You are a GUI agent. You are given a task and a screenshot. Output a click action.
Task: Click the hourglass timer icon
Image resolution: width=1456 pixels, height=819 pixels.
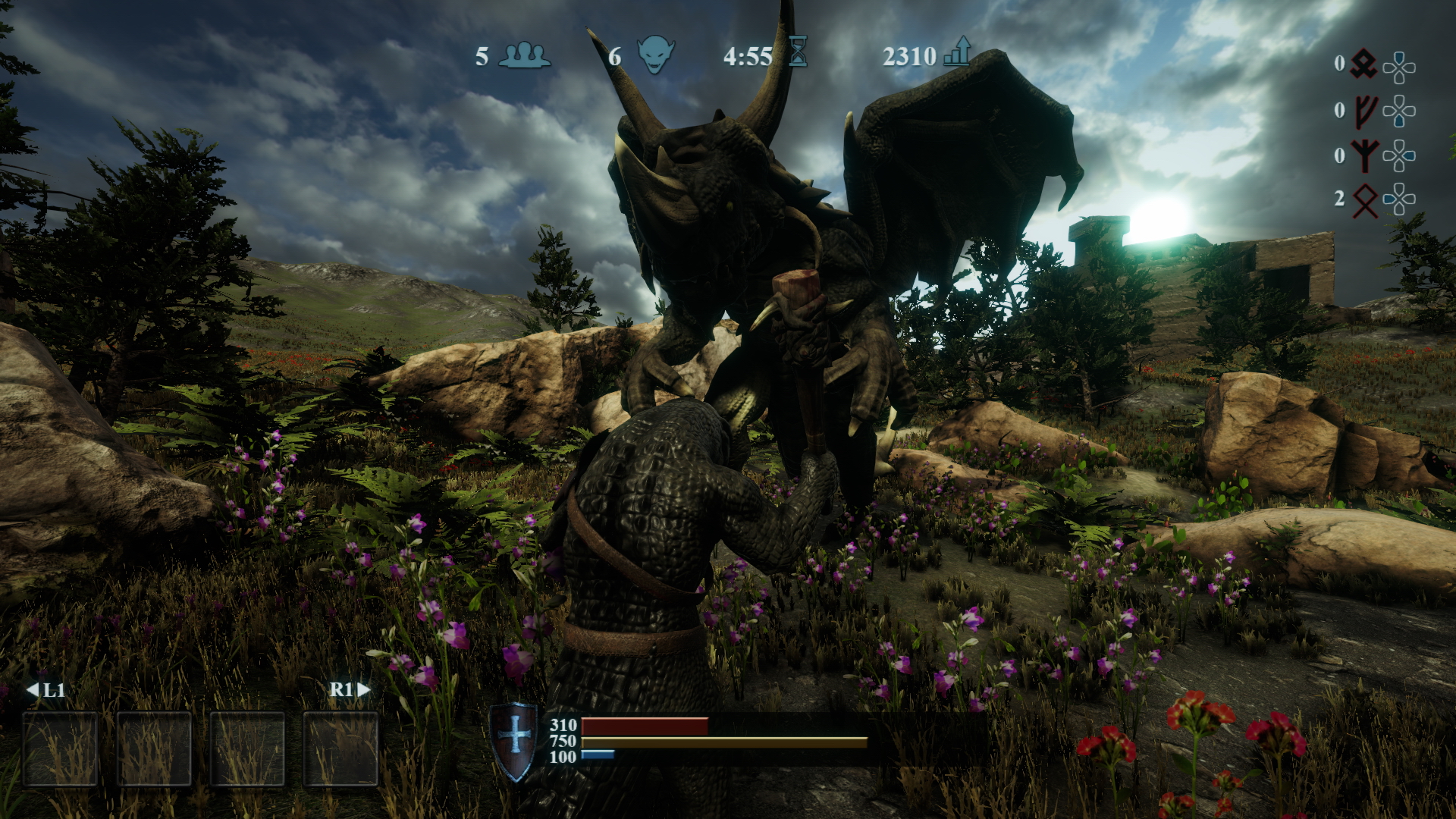click(x=798, y=52)
